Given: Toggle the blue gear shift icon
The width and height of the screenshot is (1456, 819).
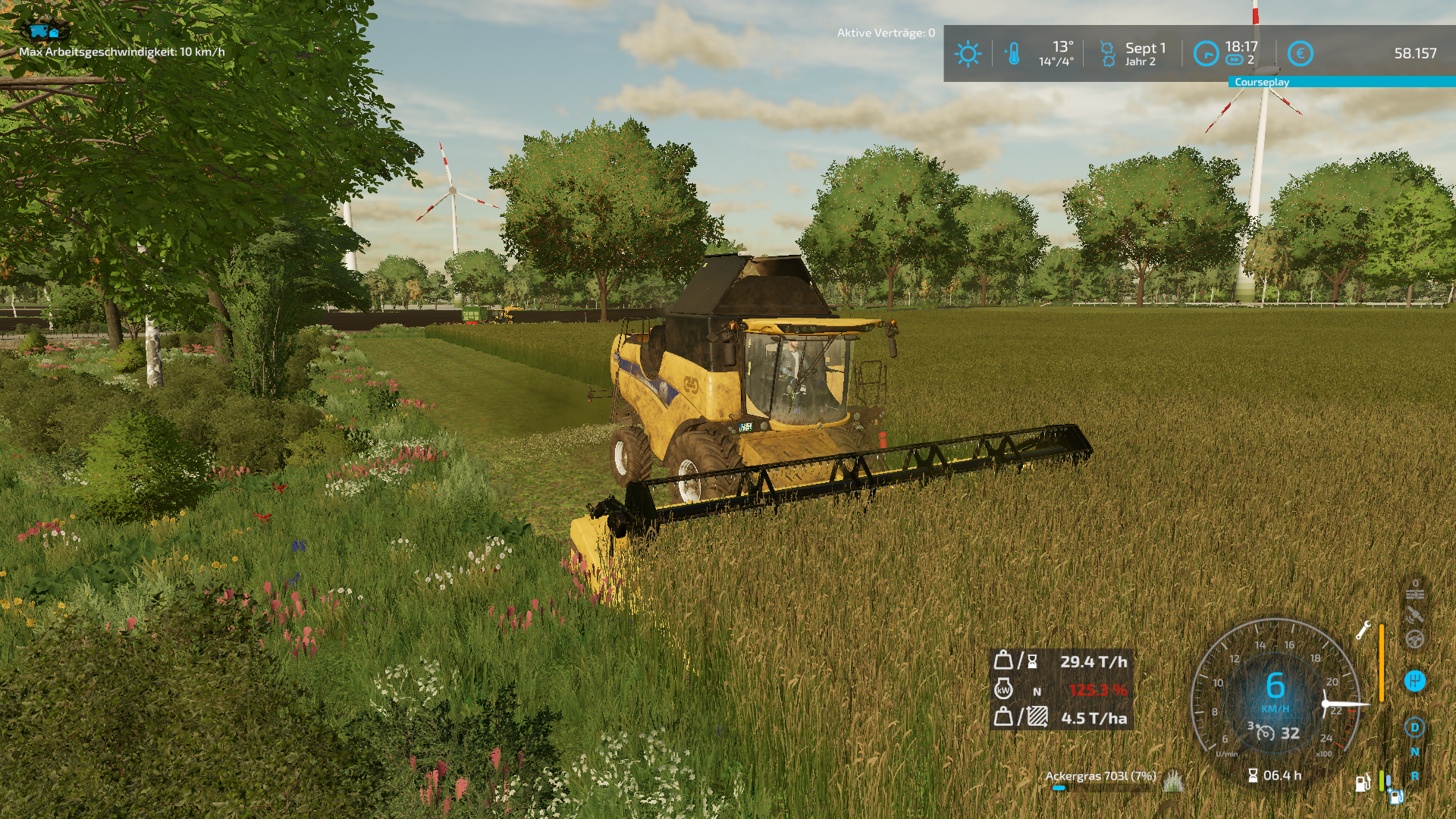Looking at the screenshot, I should [x=1414, y=681].
